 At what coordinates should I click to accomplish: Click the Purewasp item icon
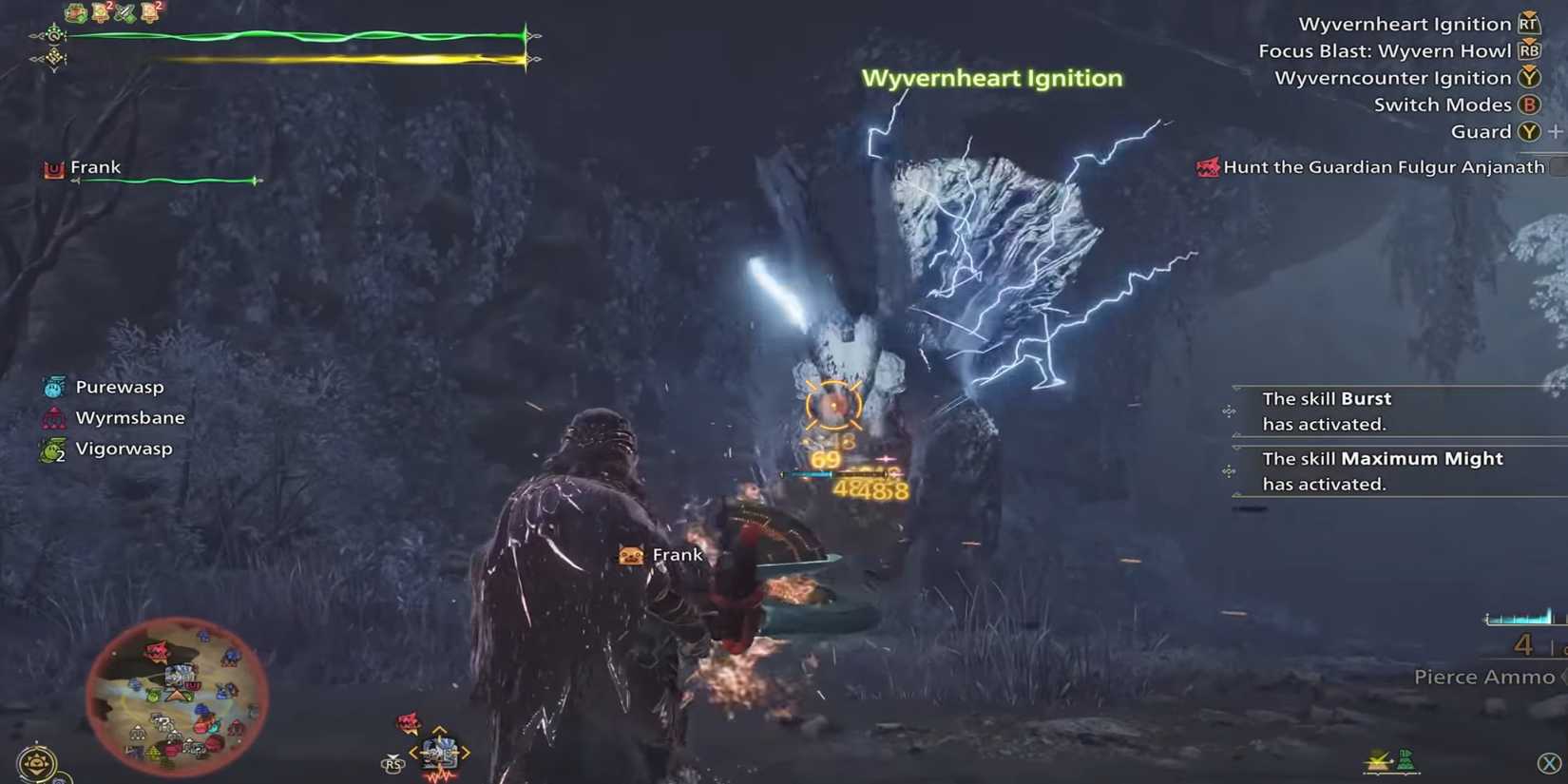(x=52, y=387)
